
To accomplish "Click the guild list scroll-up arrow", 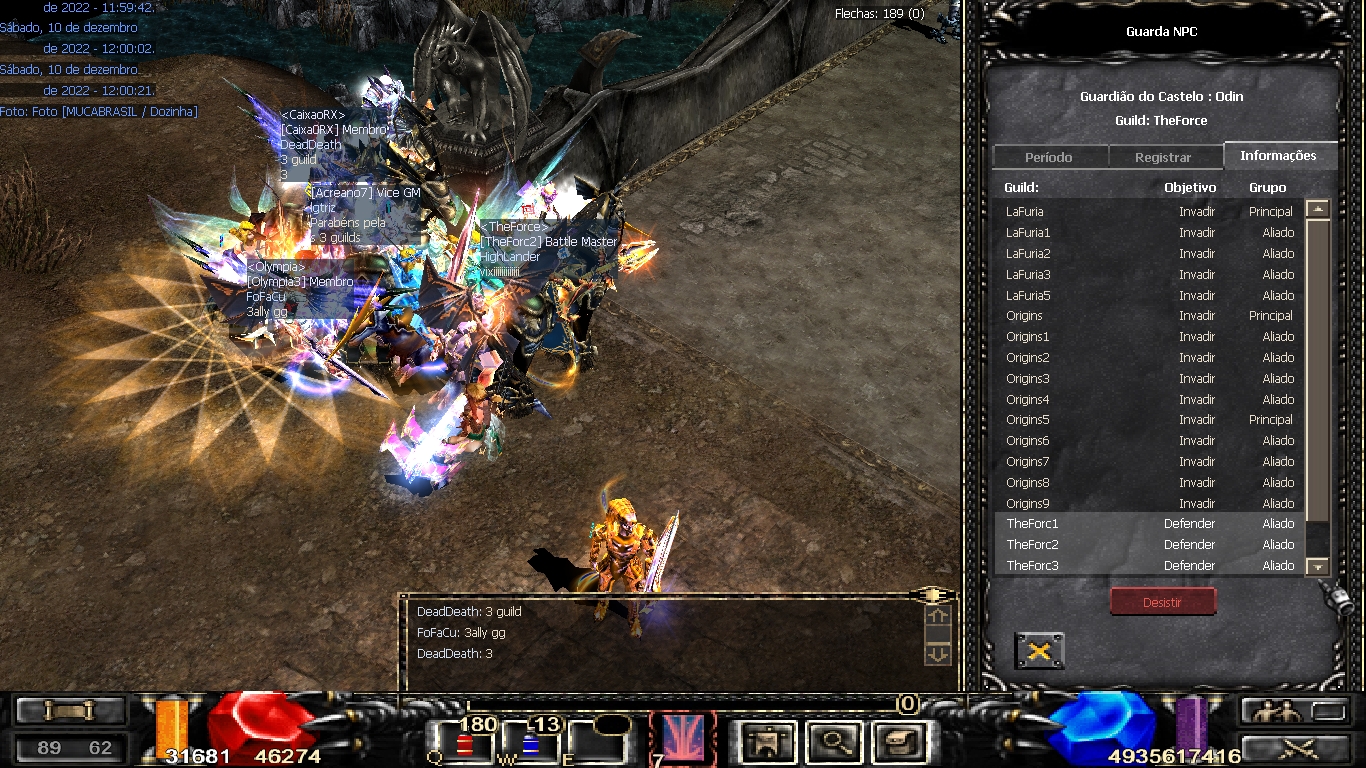I will (1318, 209).
